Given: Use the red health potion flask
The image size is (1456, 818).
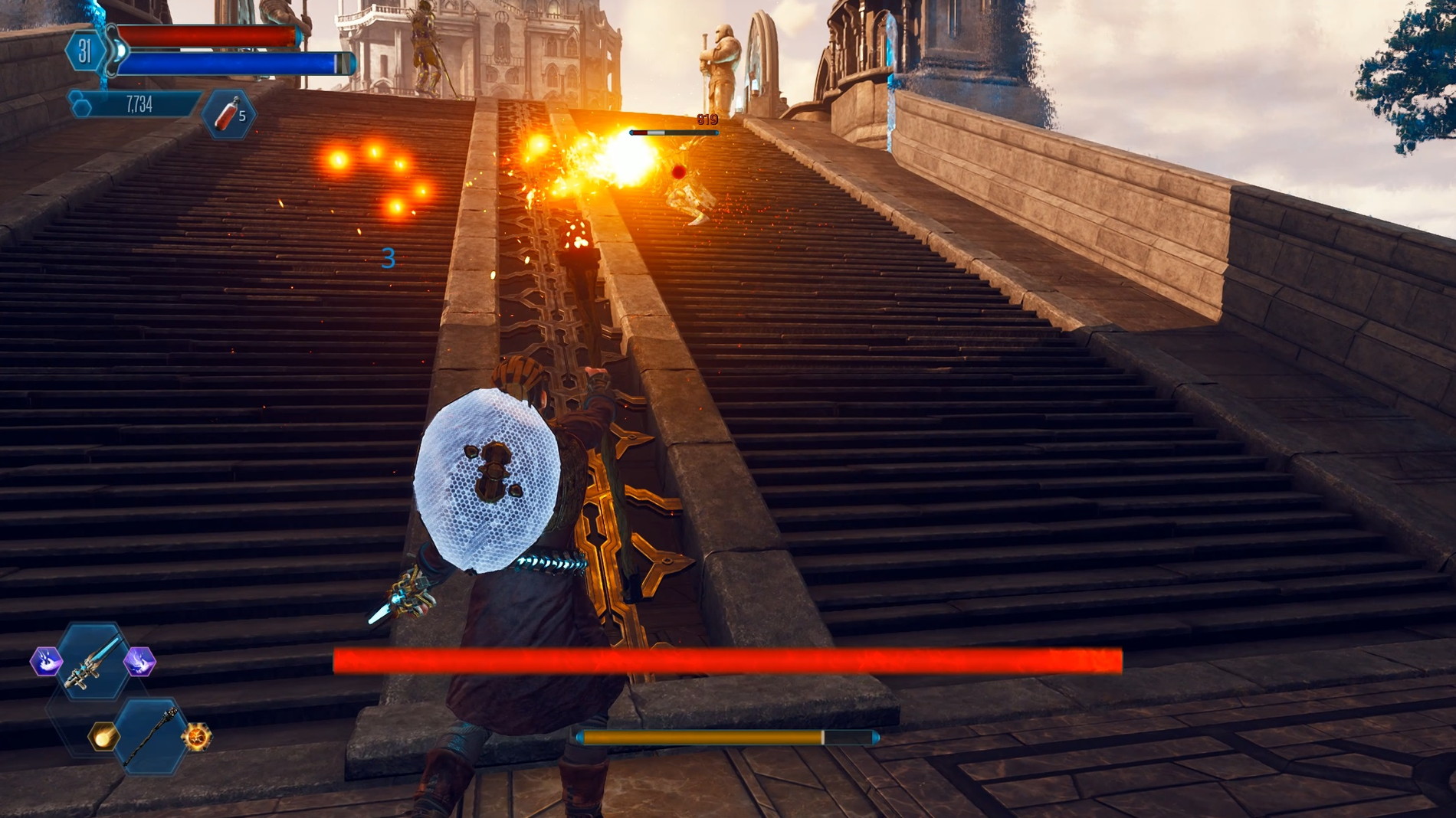Looking at the screenshot, I should click(228, 114).
